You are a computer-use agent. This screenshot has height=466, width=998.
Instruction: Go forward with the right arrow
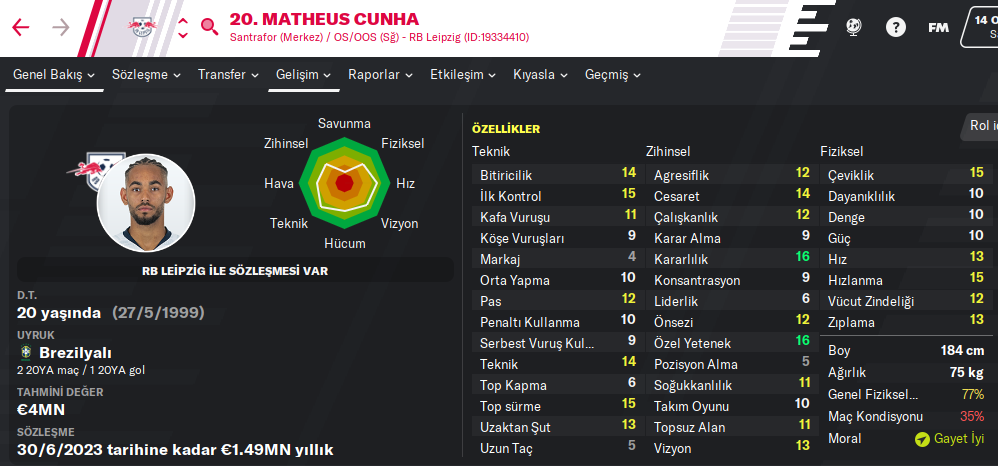(x=60, y=27)
